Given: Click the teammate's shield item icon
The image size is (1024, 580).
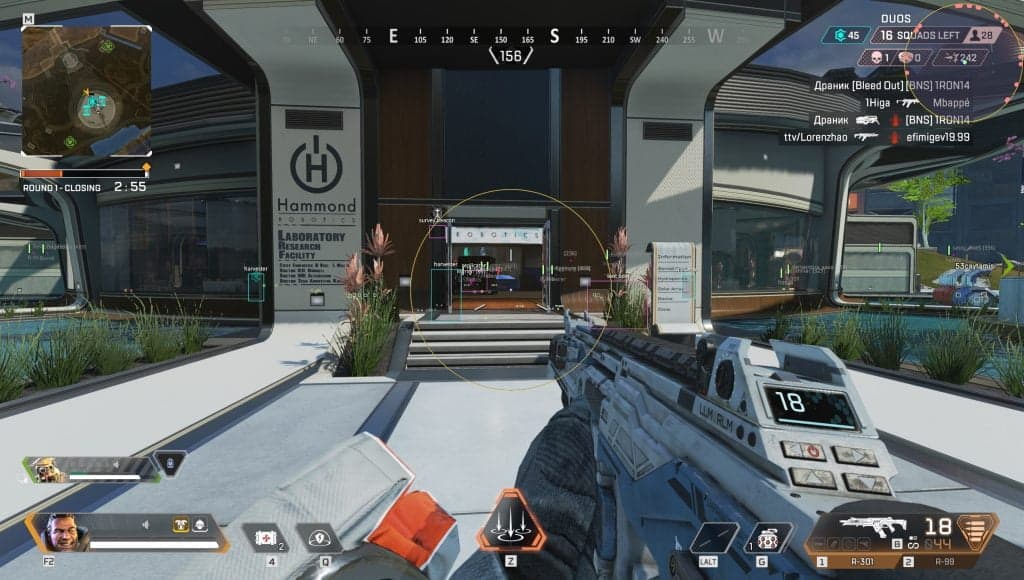Looking at the screenshot, I should point(170,463).
